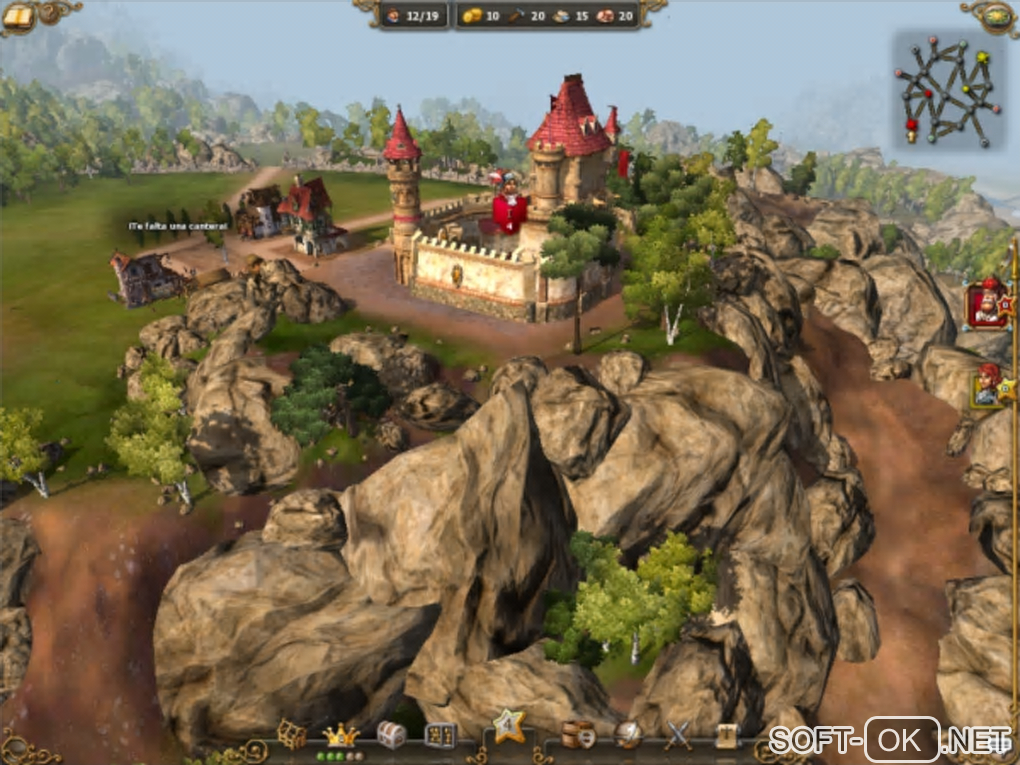Open the parchment scroll icon in bottom bar
1020x765 pixels.
pos(727,735)
